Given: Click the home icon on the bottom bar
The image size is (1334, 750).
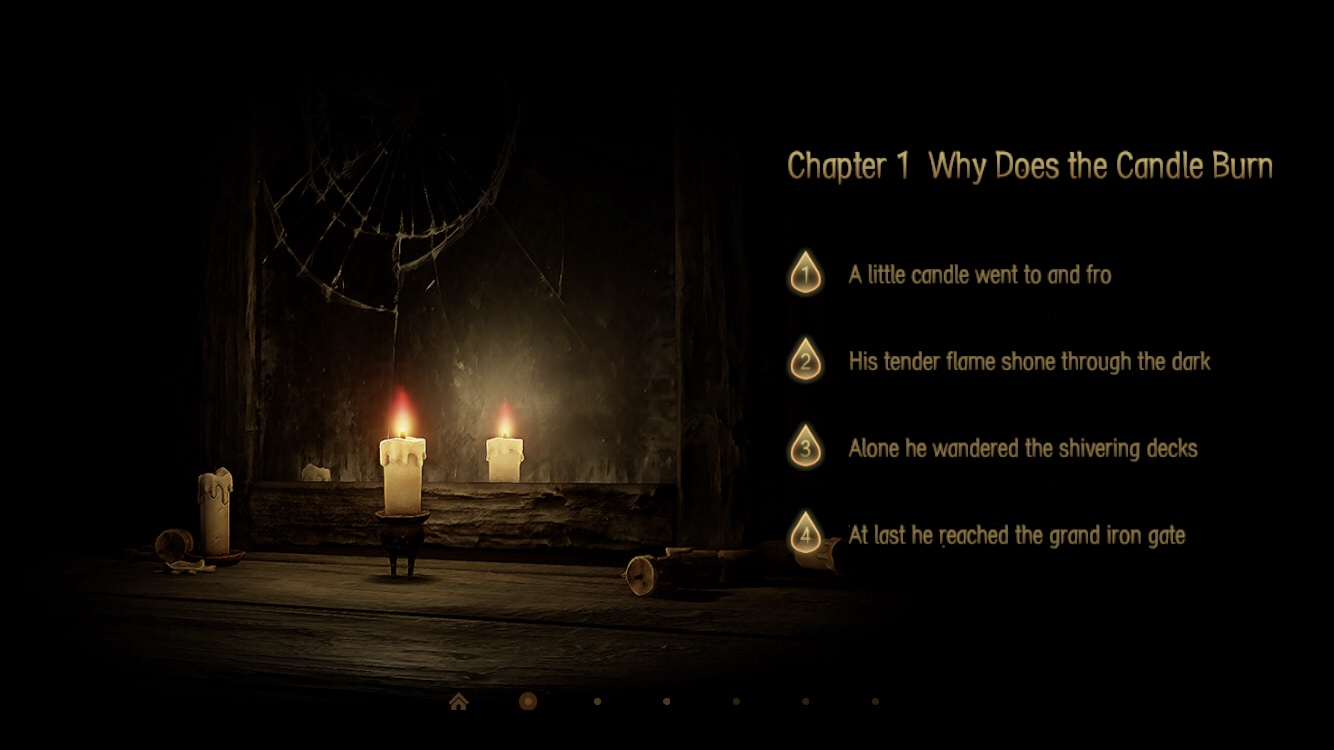Looking at the screenshot, I should [x=459, y=702].
